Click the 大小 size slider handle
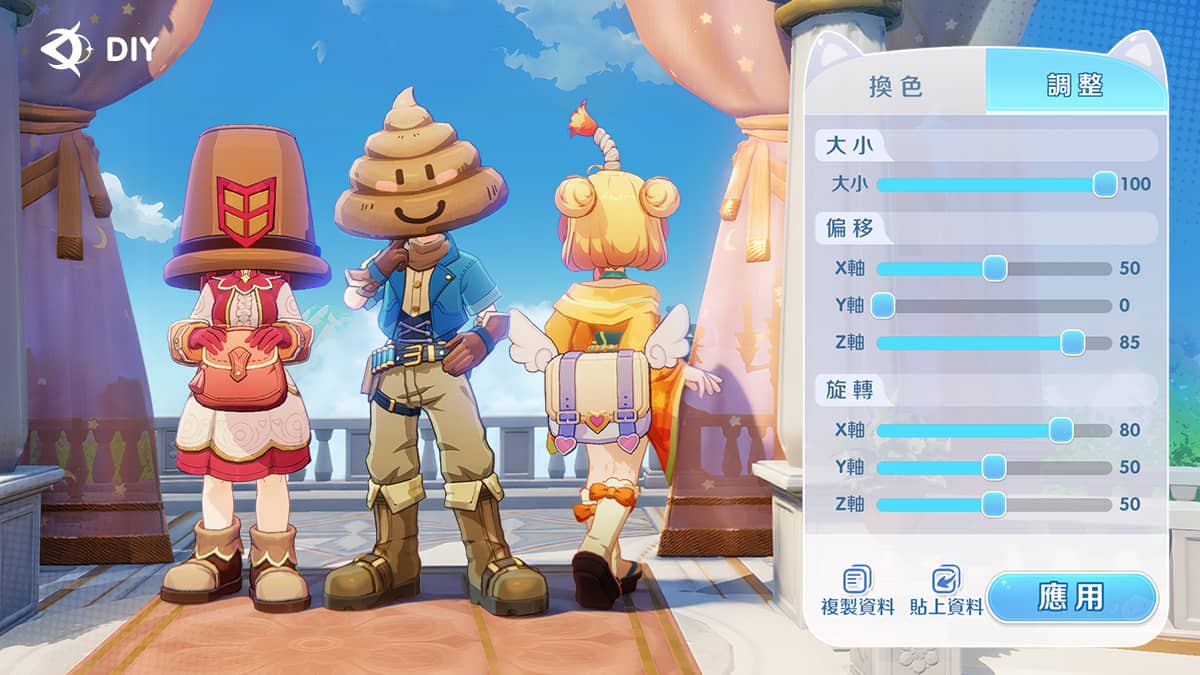The image size is (1200, 675). click(x=1104, y=184)
